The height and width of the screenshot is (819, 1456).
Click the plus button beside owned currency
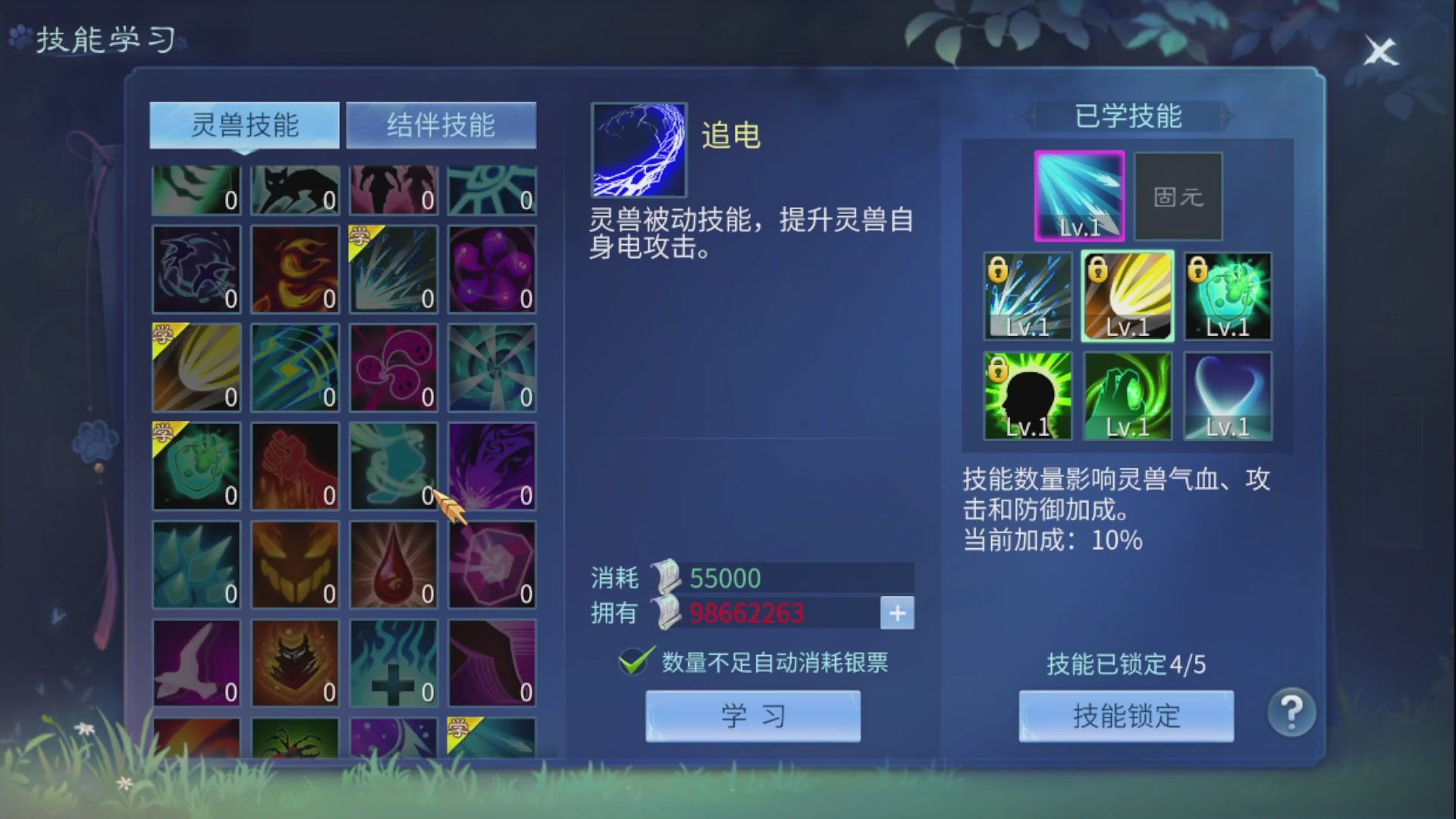(x=898, y=613)
